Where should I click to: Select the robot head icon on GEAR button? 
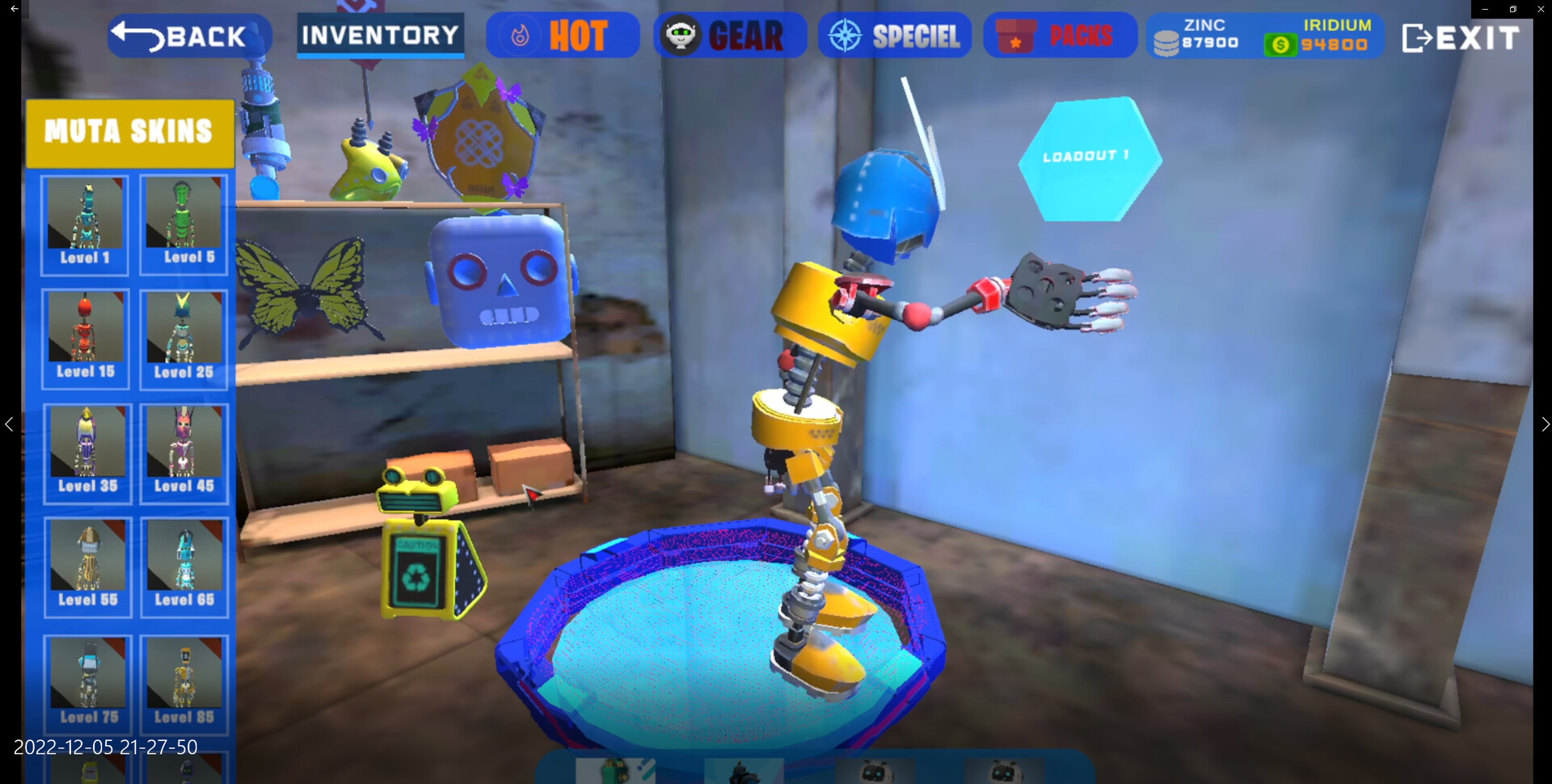coord(686,35)
